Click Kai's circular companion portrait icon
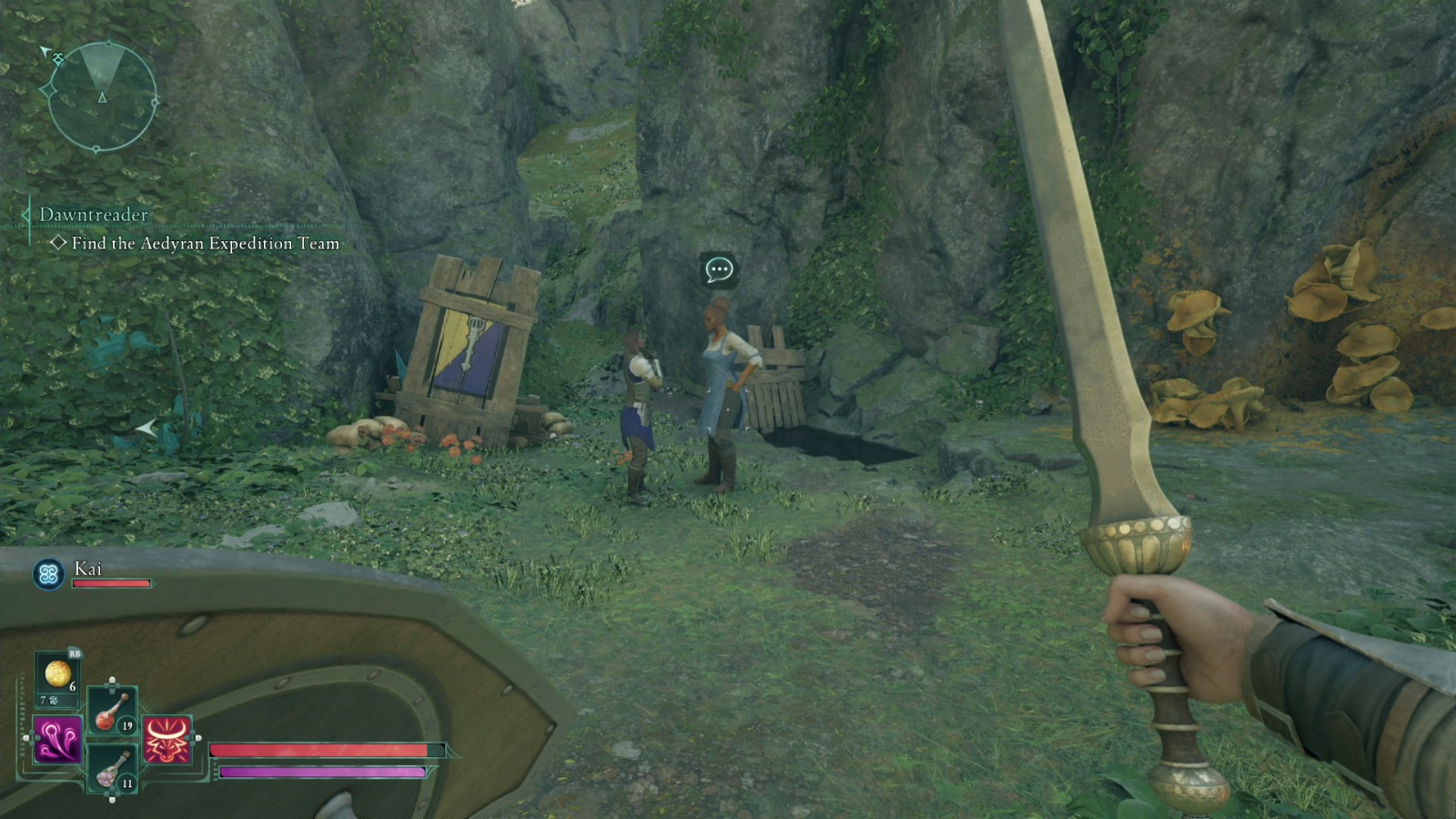1456x819 pixels. 48,573
